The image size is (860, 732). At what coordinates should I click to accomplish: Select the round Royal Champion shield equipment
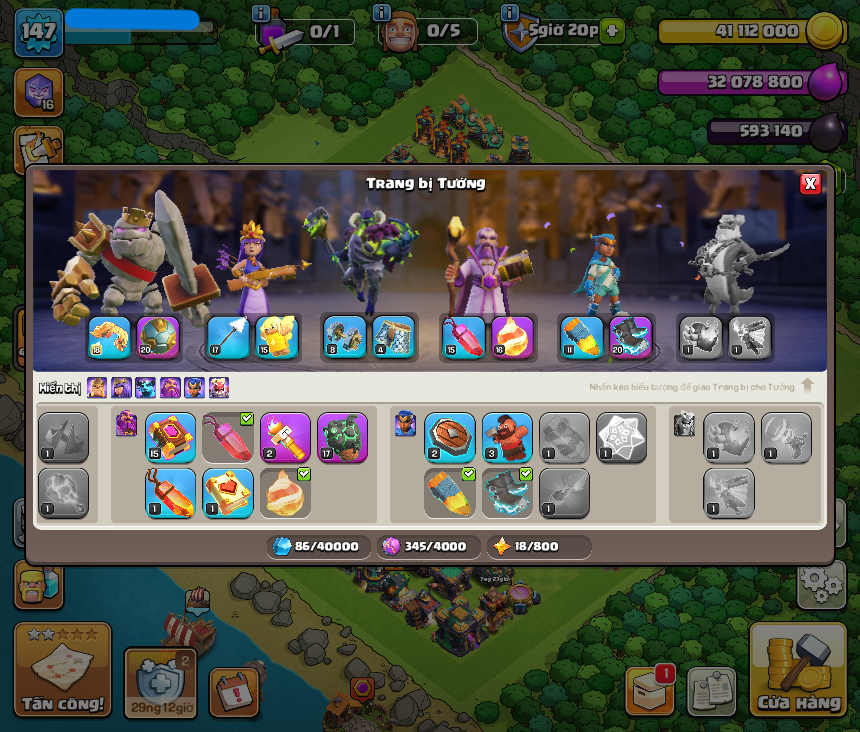pyautogui.click(x=450, y=438)
